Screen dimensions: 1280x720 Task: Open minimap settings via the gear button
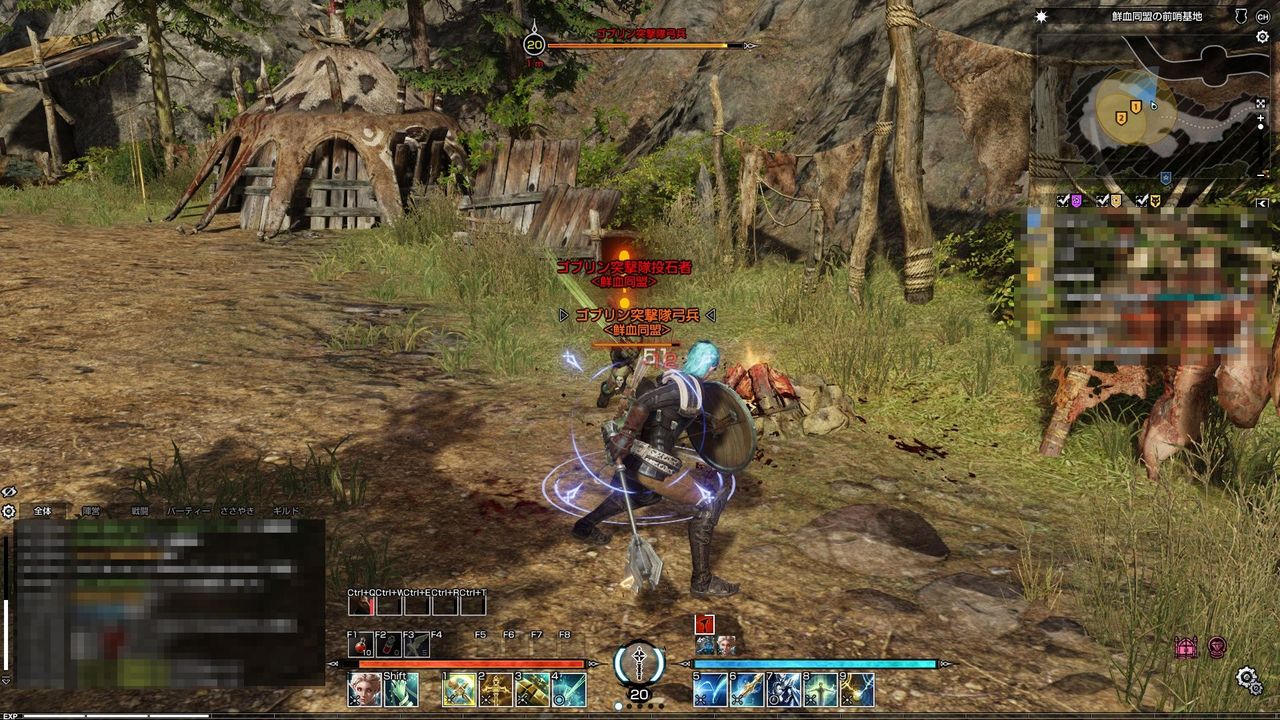(x=1262, y=37)
